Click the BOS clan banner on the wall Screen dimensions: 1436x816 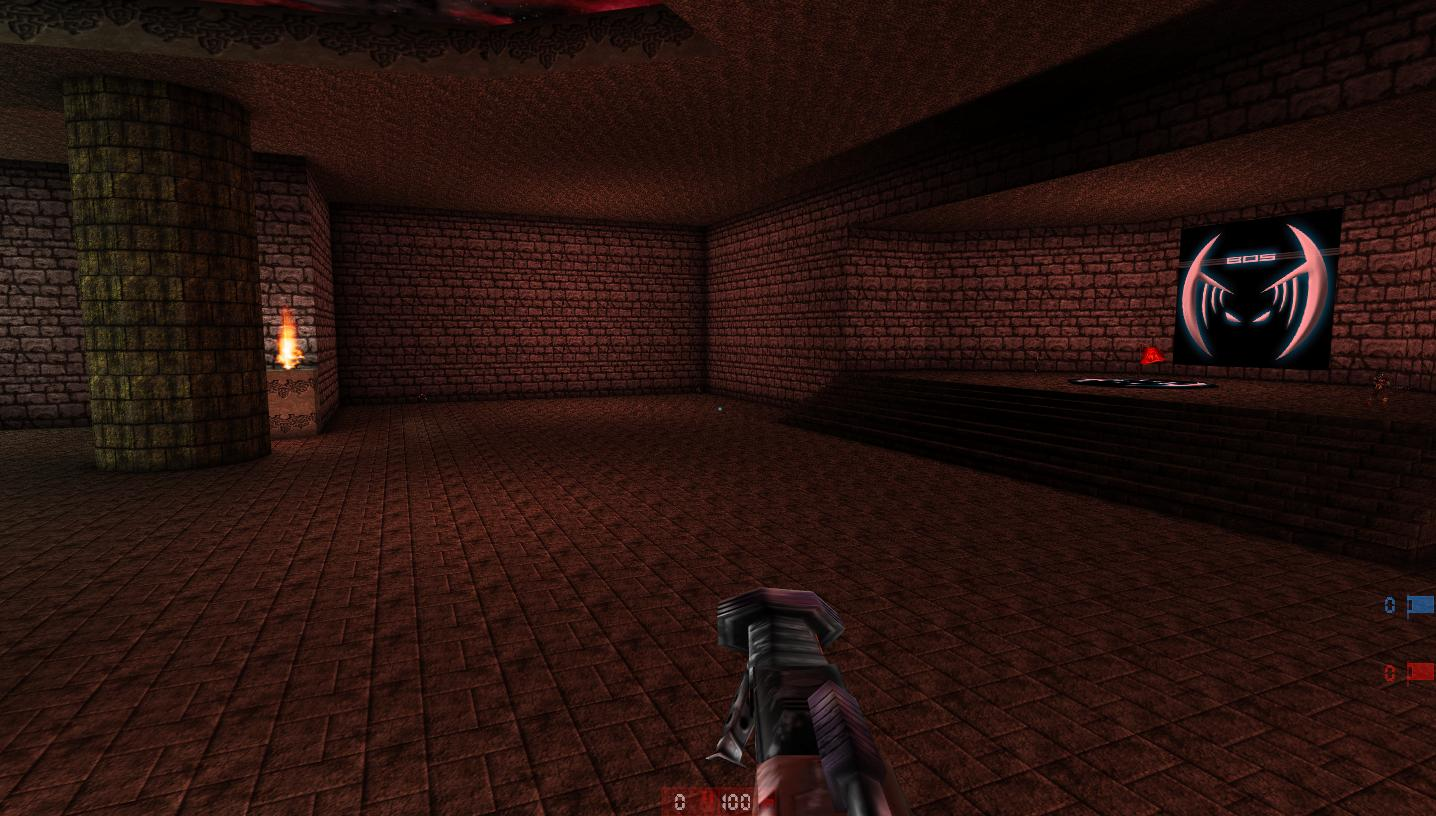click(x=1259, y=290)
